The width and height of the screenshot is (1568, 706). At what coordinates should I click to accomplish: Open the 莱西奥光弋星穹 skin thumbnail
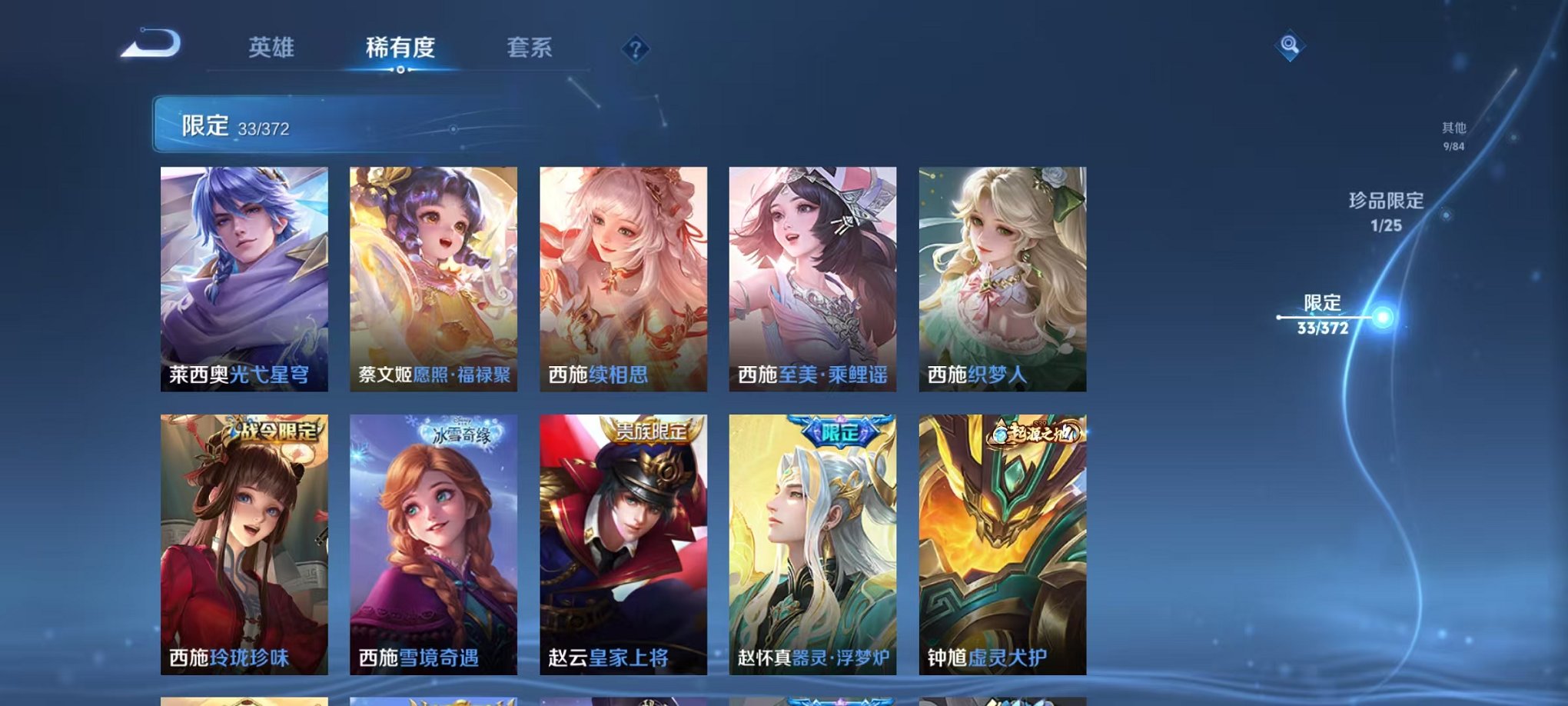(246, 277)
